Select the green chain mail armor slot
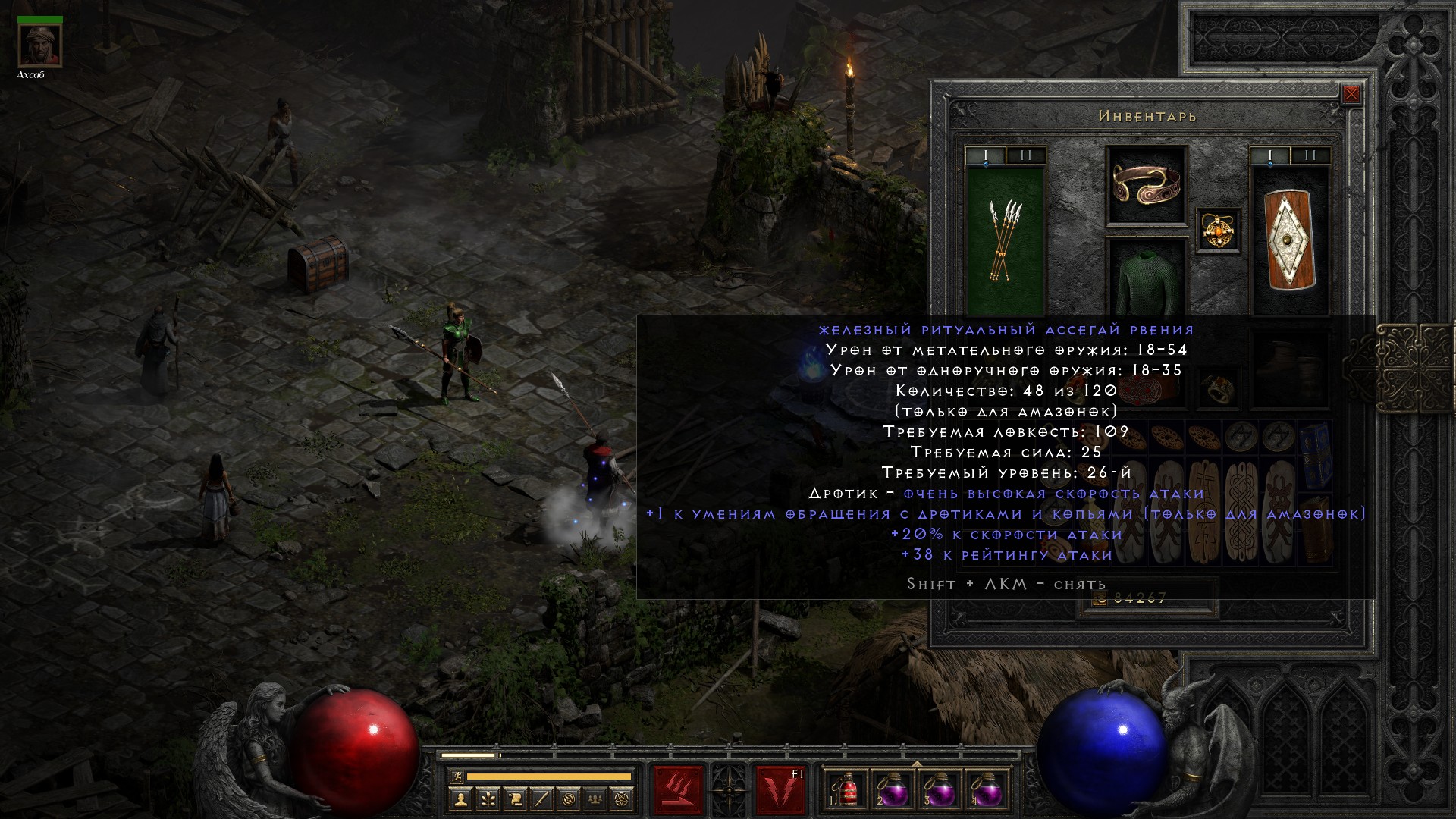Image resolution: width=1456 pixels, height=819 pixels. click(x=1146, y=281)
